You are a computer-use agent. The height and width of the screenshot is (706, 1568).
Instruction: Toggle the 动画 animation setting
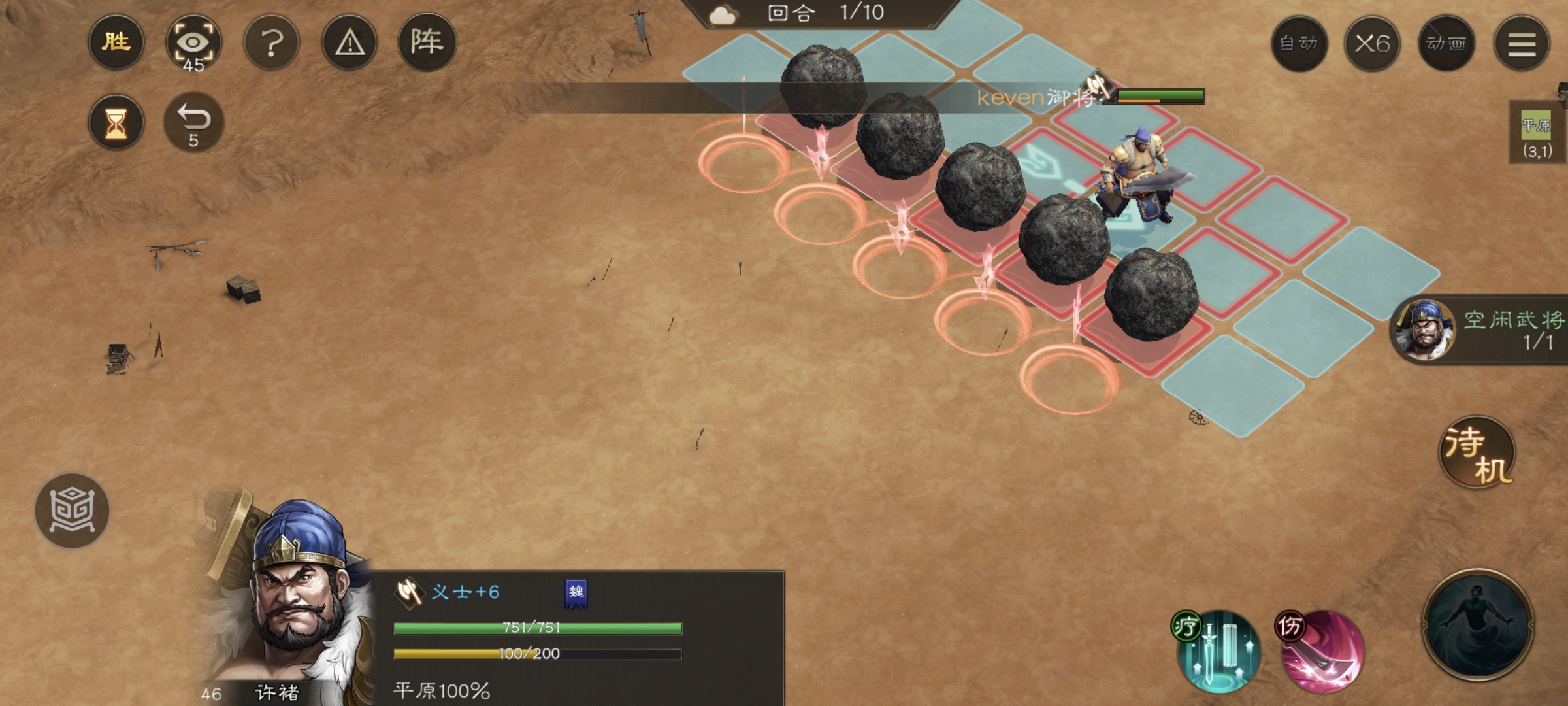pyautogui.click(x=1446, y=44)
